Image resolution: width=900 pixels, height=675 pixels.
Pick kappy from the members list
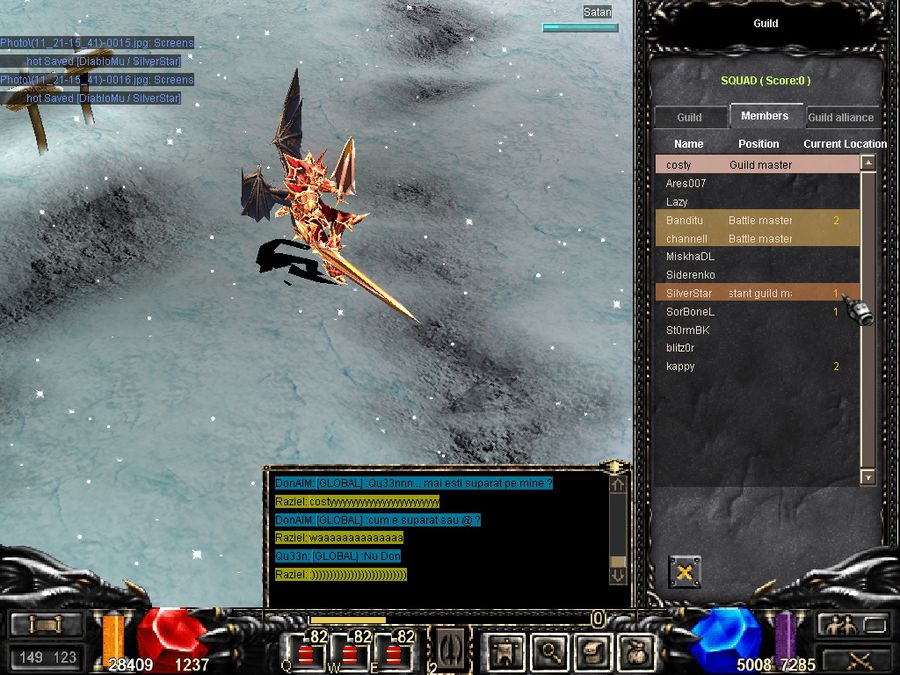coord(756,366)
